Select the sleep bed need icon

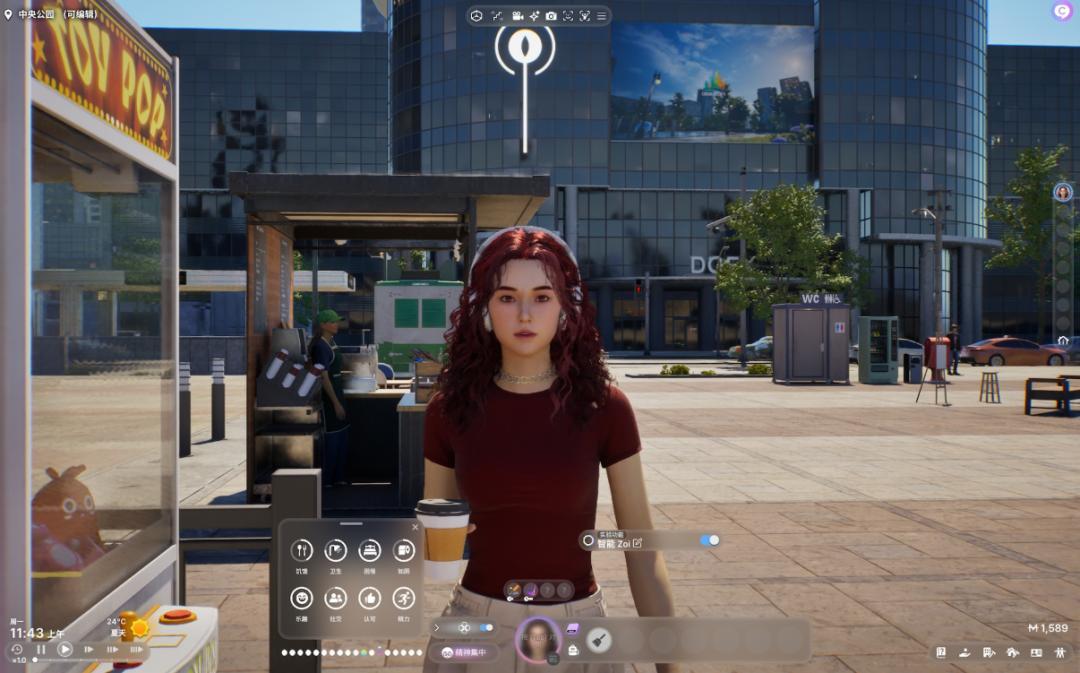coord(370,550)
